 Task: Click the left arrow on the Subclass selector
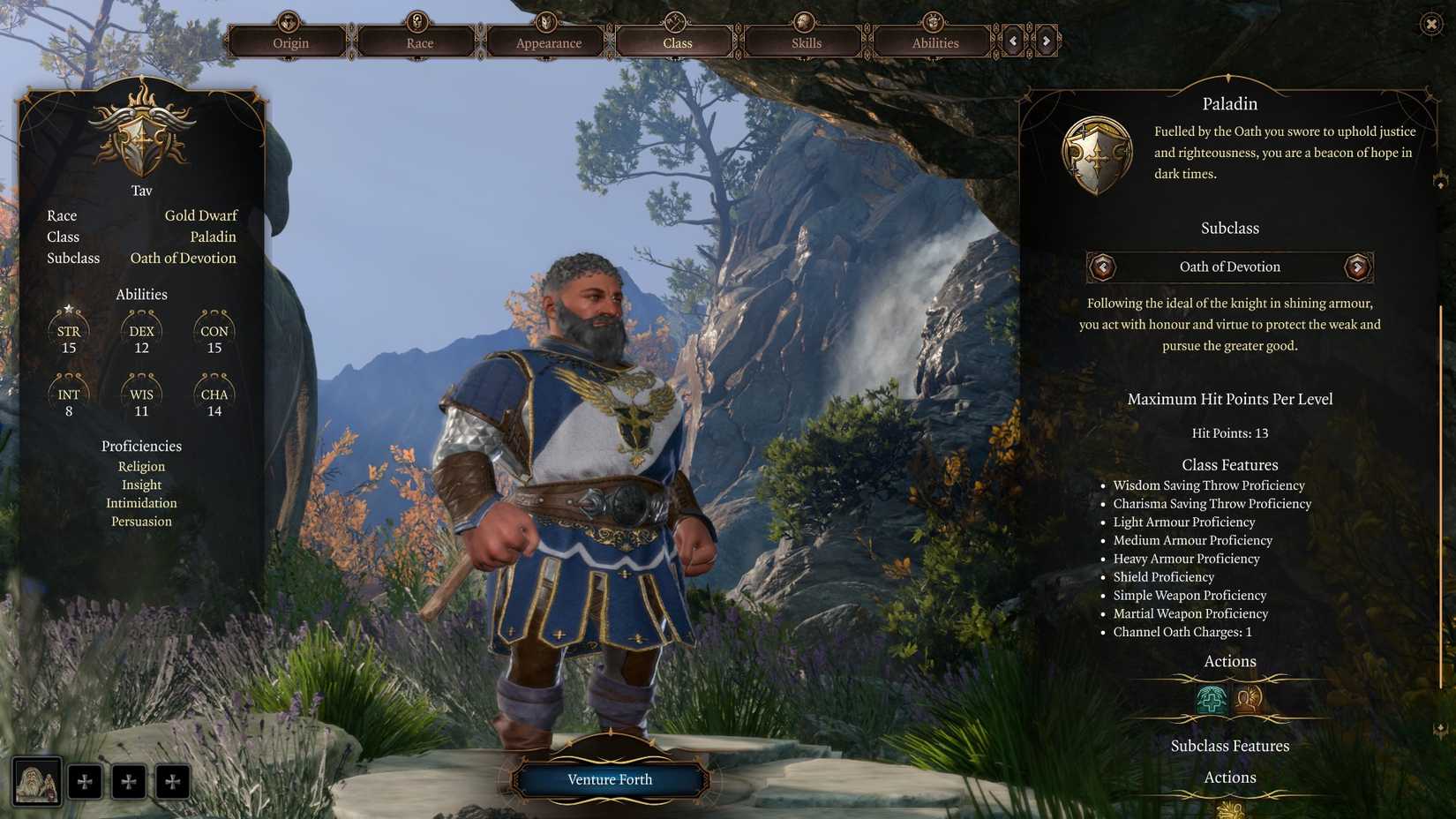click(x=1103, y=267)
